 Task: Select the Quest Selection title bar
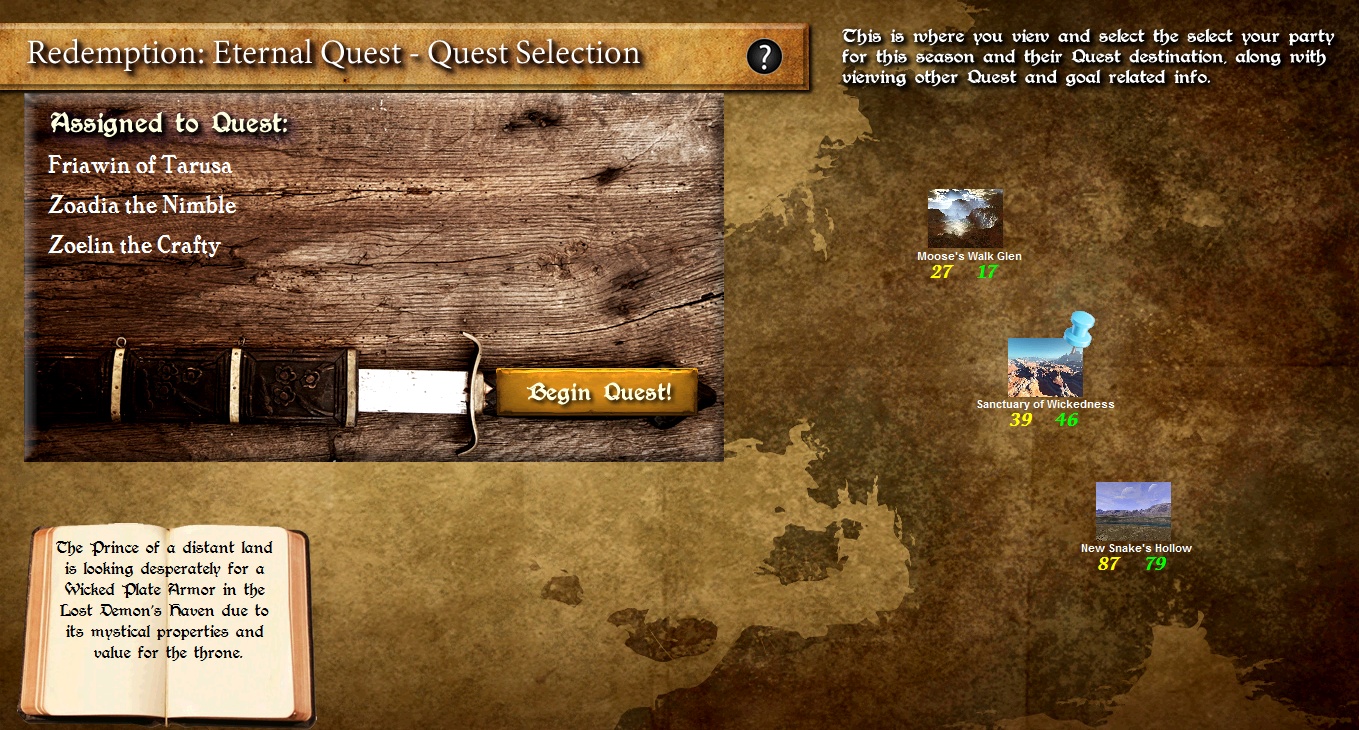[330, 53]
